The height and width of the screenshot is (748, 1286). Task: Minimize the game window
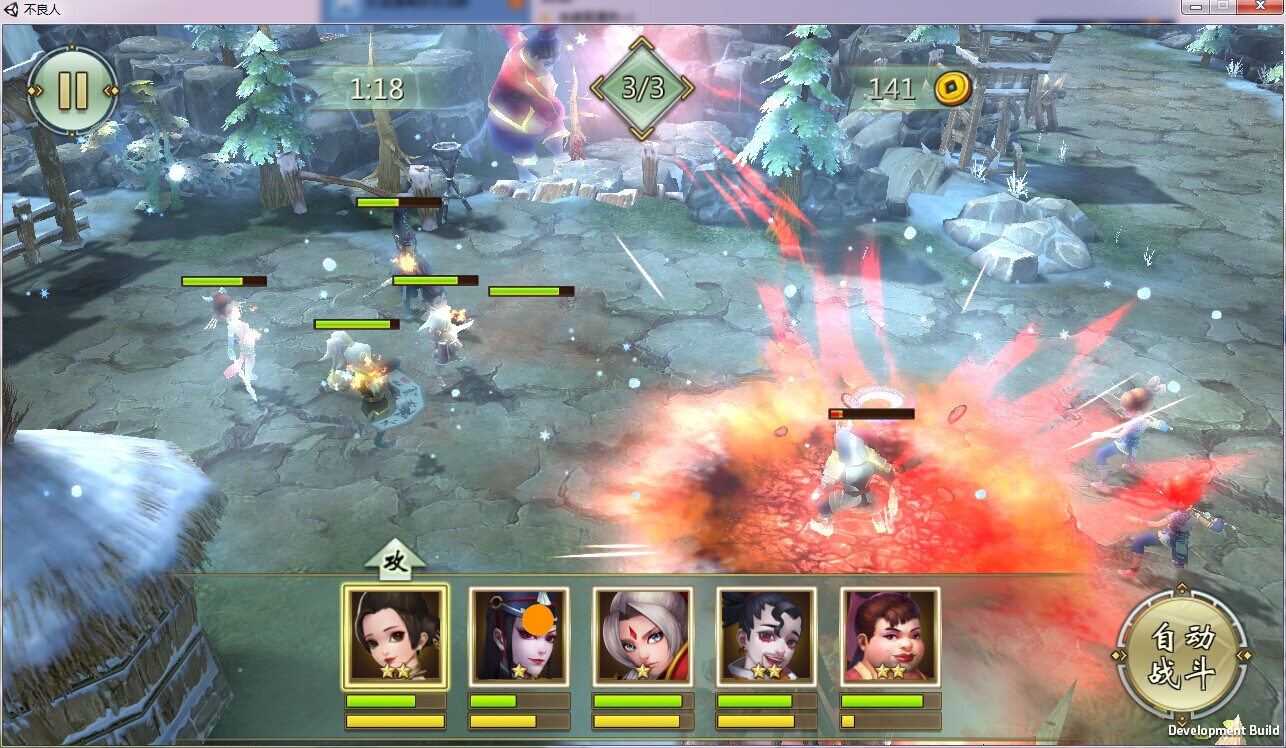(x=1196, y=7)
